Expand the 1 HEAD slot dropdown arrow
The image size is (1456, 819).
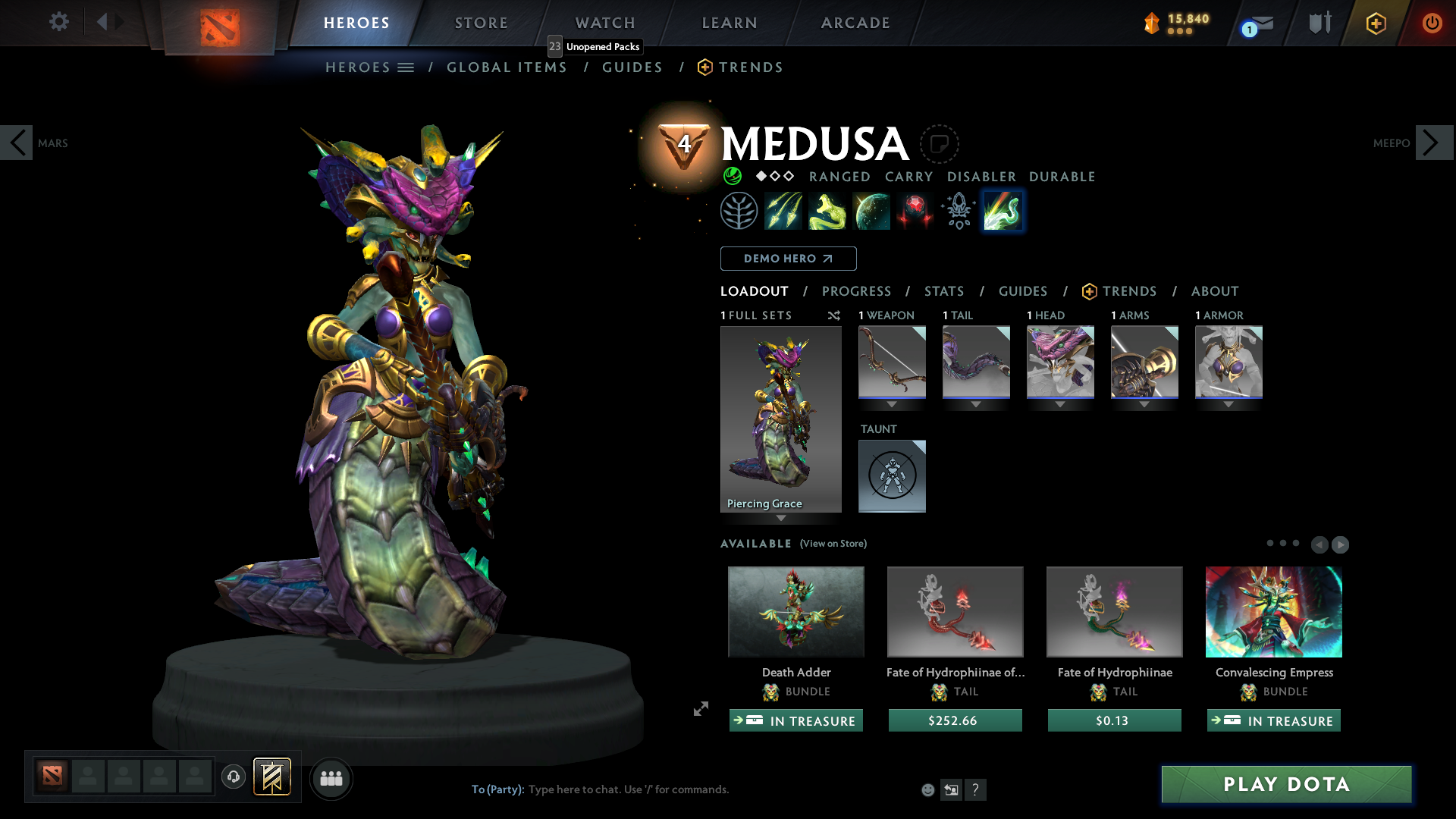coord(1060,404)
